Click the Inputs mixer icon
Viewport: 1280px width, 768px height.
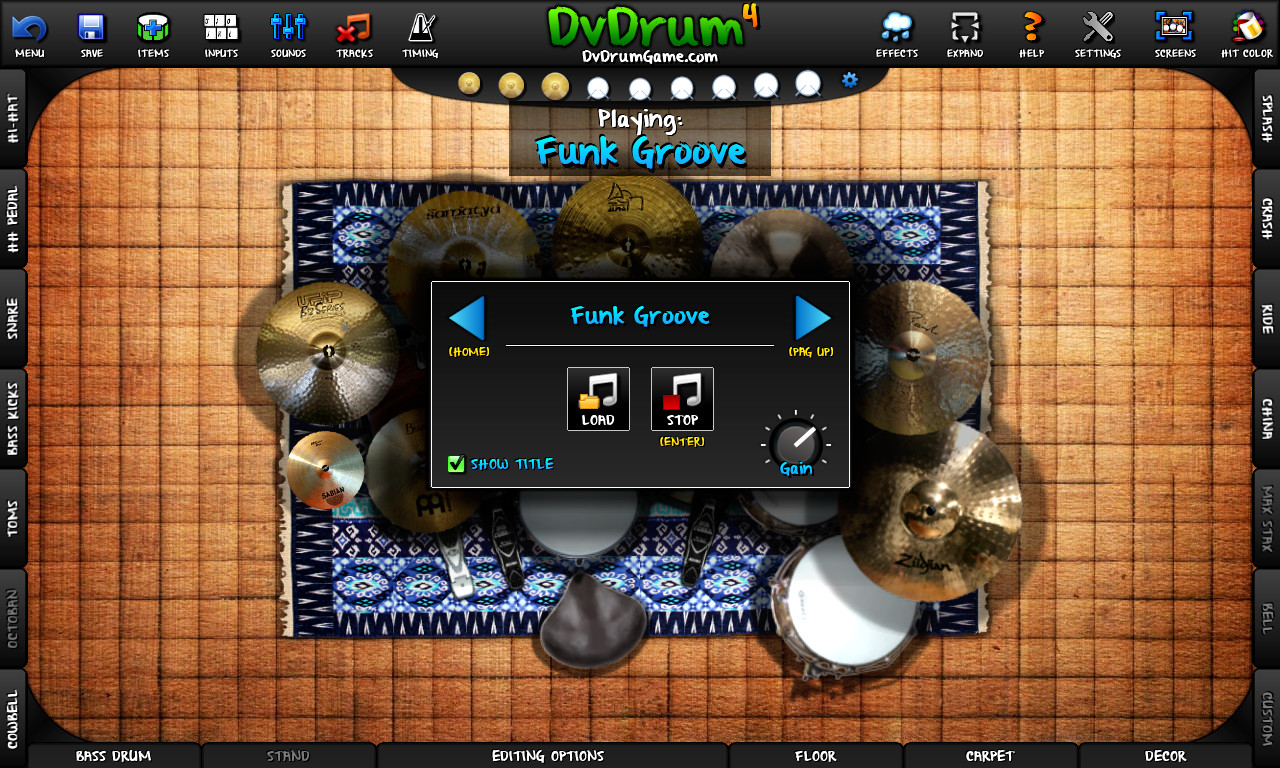pos(220,30)
